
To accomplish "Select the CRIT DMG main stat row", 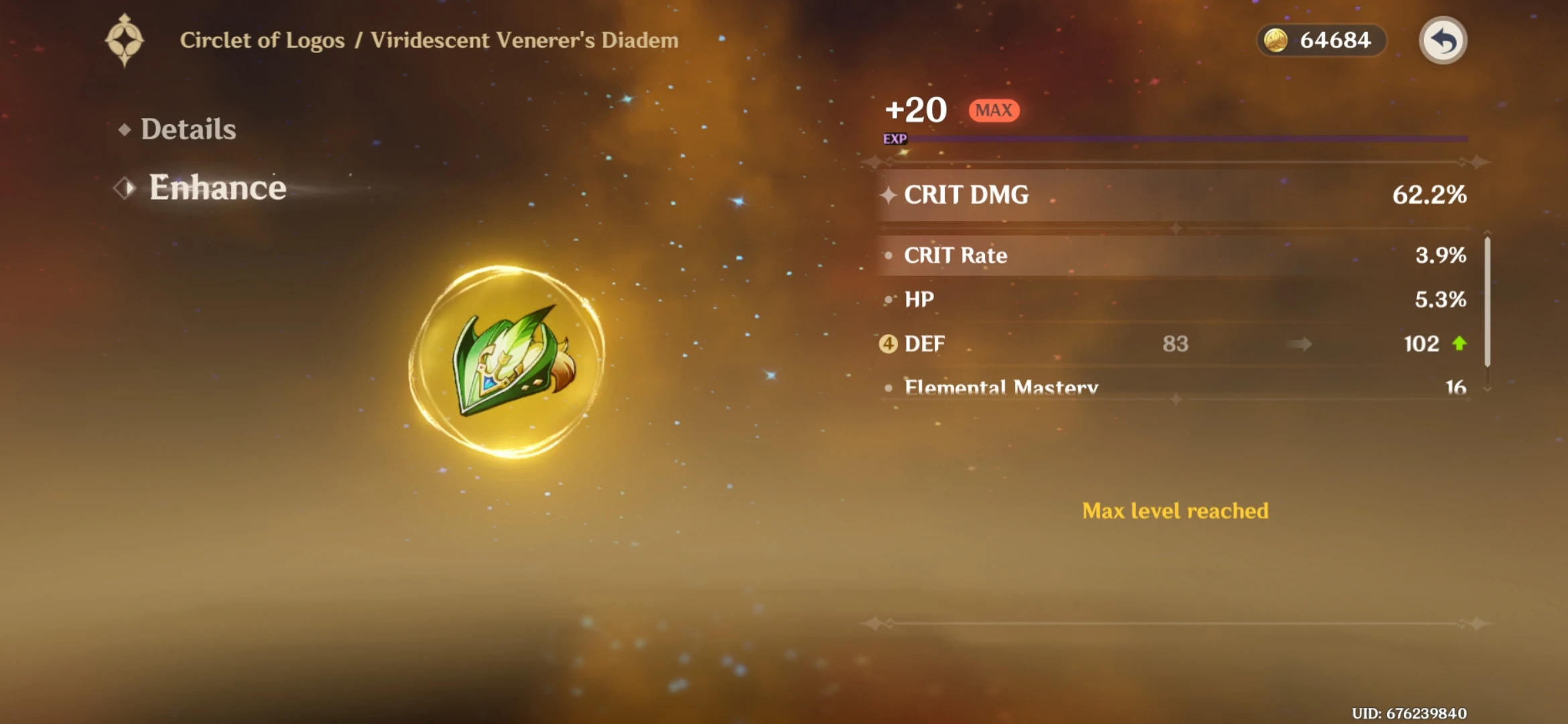I will (x=1173, y=195).
